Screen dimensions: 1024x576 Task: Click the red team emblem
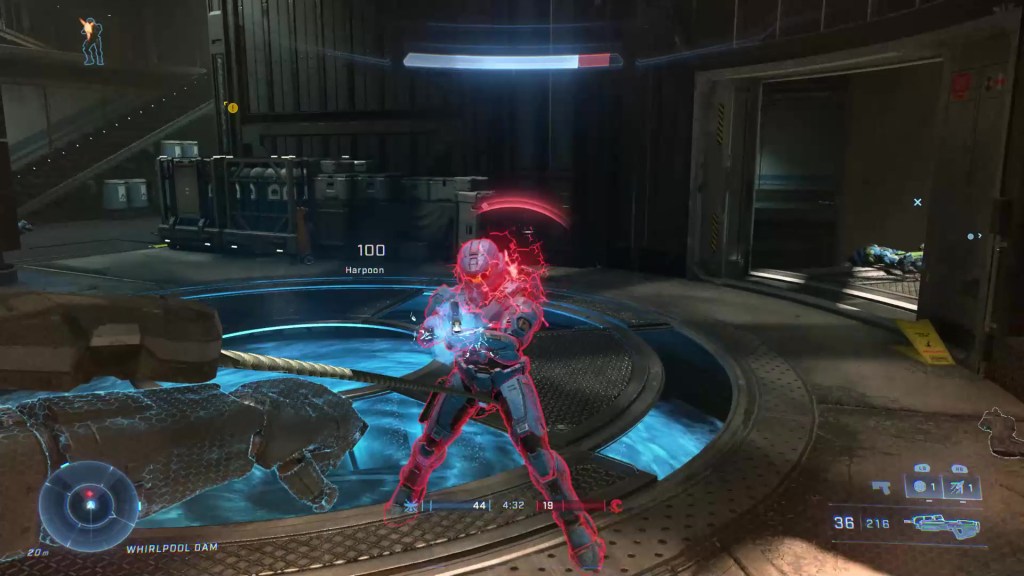coord(617,506)
